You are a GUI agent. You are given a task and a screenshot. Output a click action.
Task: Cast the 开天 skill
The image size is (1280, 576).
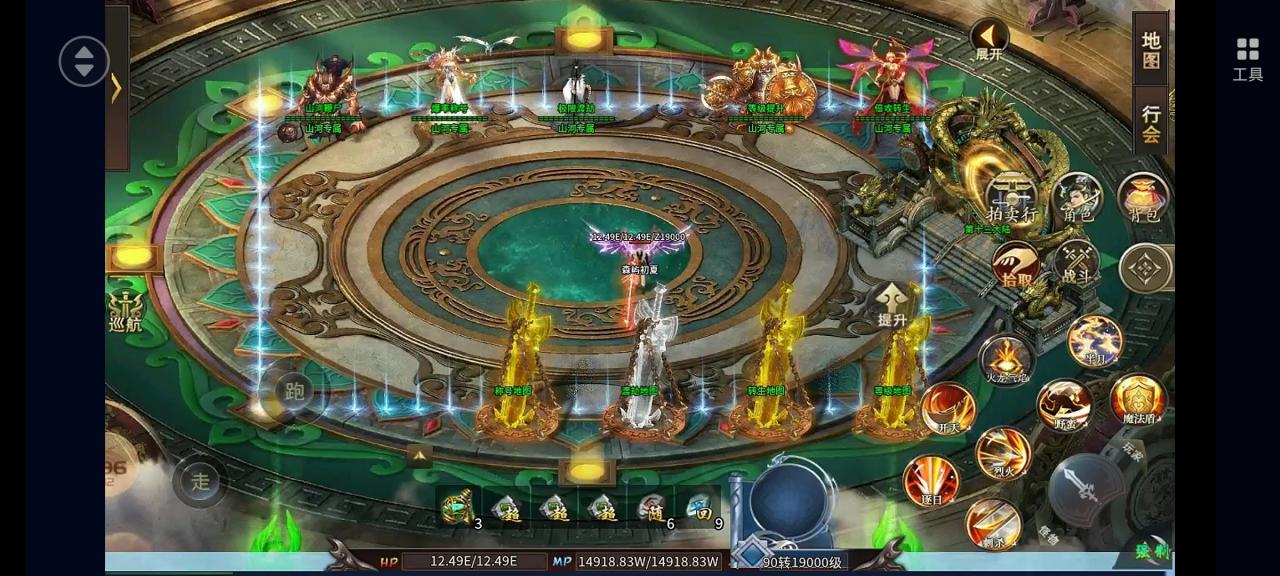pos(948,409)
